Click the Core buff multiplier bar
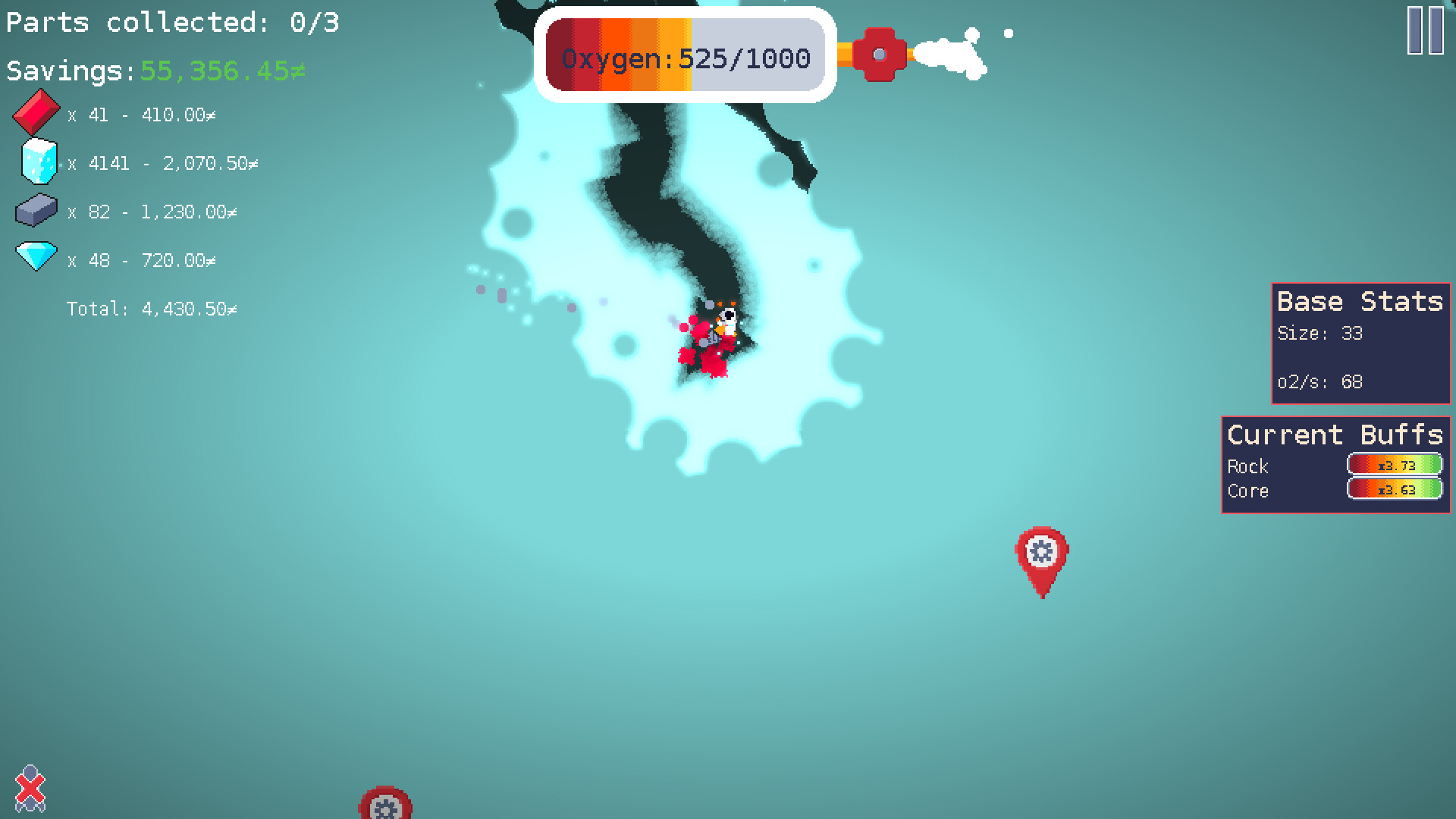 tap(1394, 489)
